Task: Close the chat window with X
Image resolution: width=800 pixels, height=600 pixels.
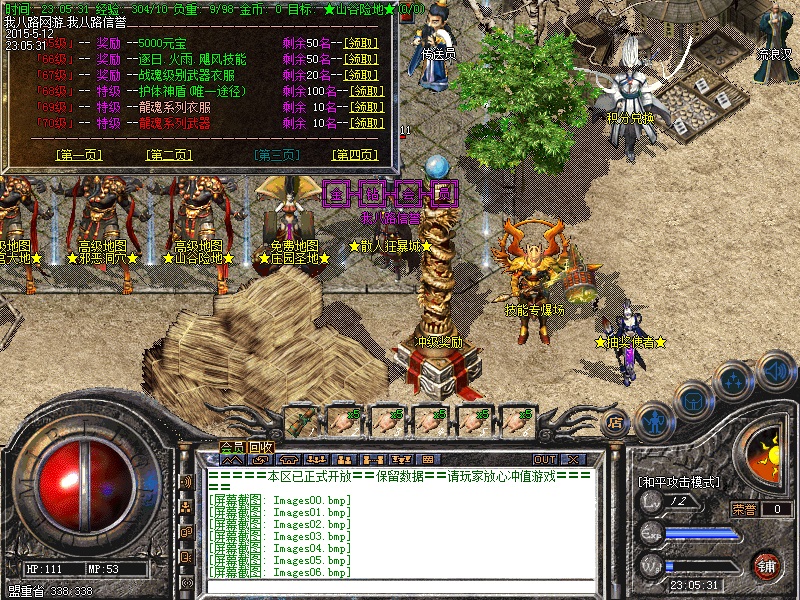Action: 573,460
